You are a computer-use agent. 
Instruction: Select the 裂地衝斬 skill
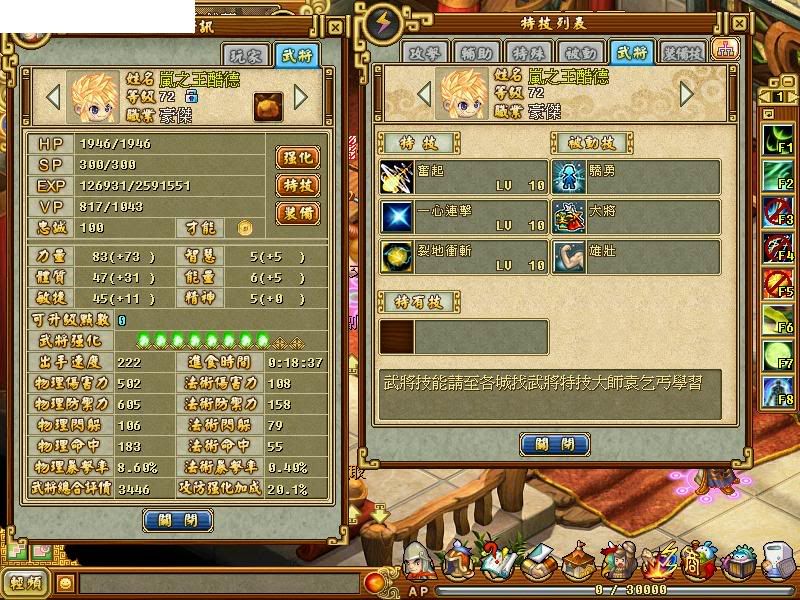pos(463,256)
